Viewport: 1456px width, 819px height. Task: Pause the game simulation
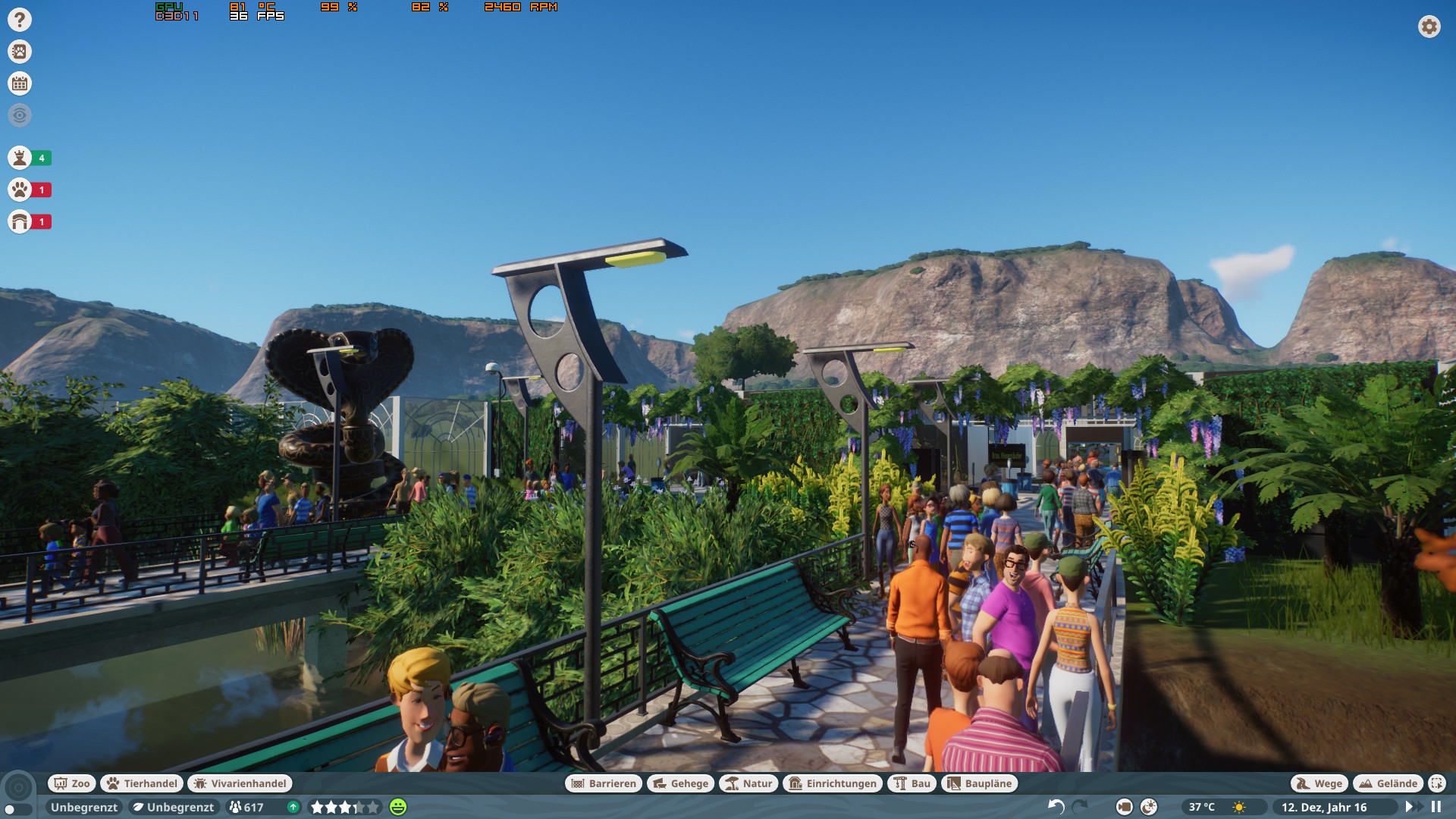click(1436, 807)
